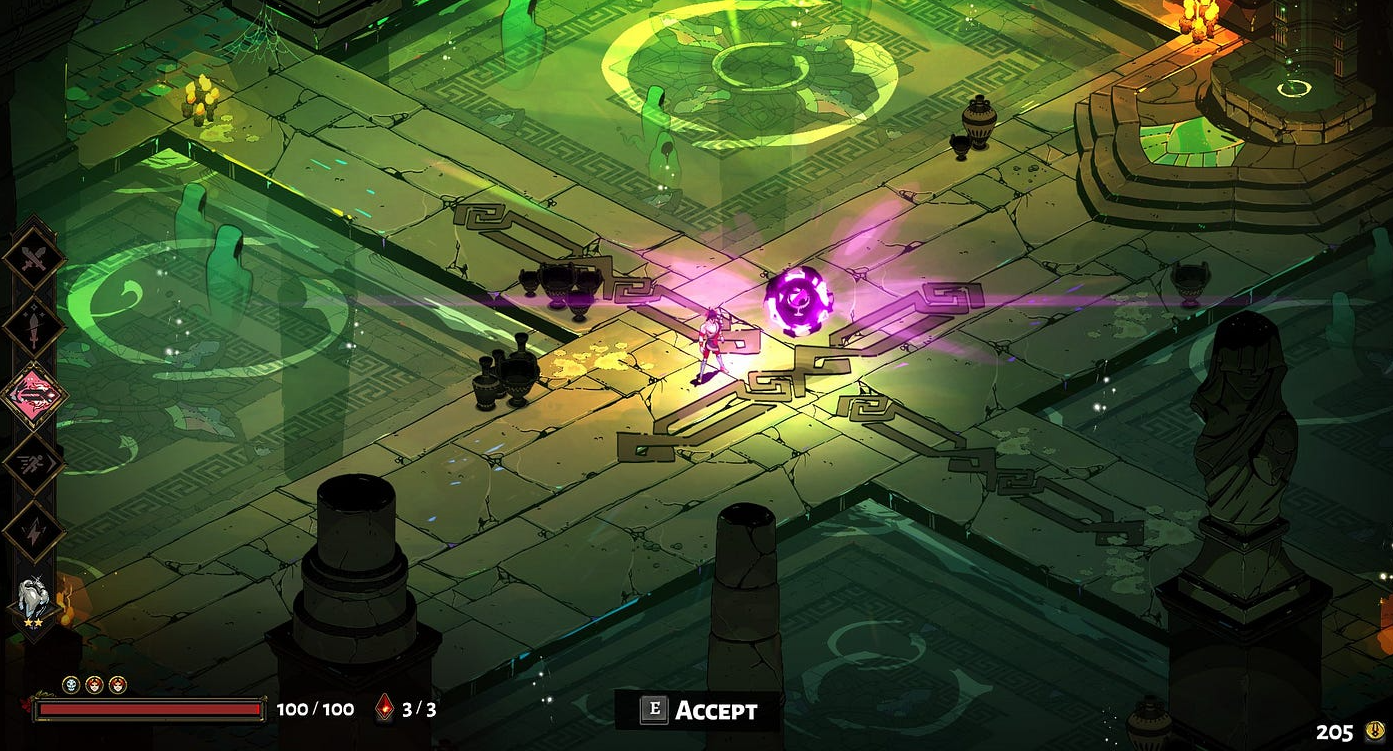The width and height of the screenshot is (1393, 751).
Task: Select the single blade Special boon slot
Action: (x=34, y=327)
